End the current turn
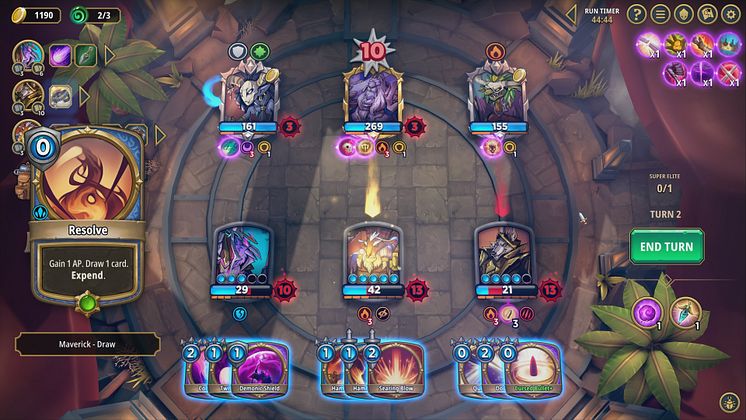Viewport: 746px width, 420px height. 666,246
